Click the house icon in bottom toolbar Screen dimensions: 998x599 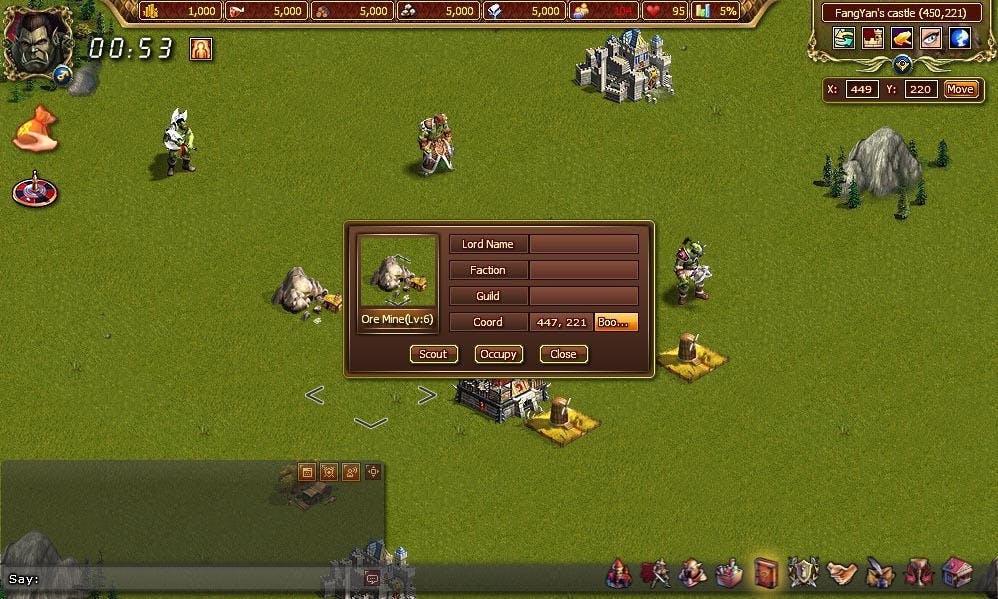956,572
